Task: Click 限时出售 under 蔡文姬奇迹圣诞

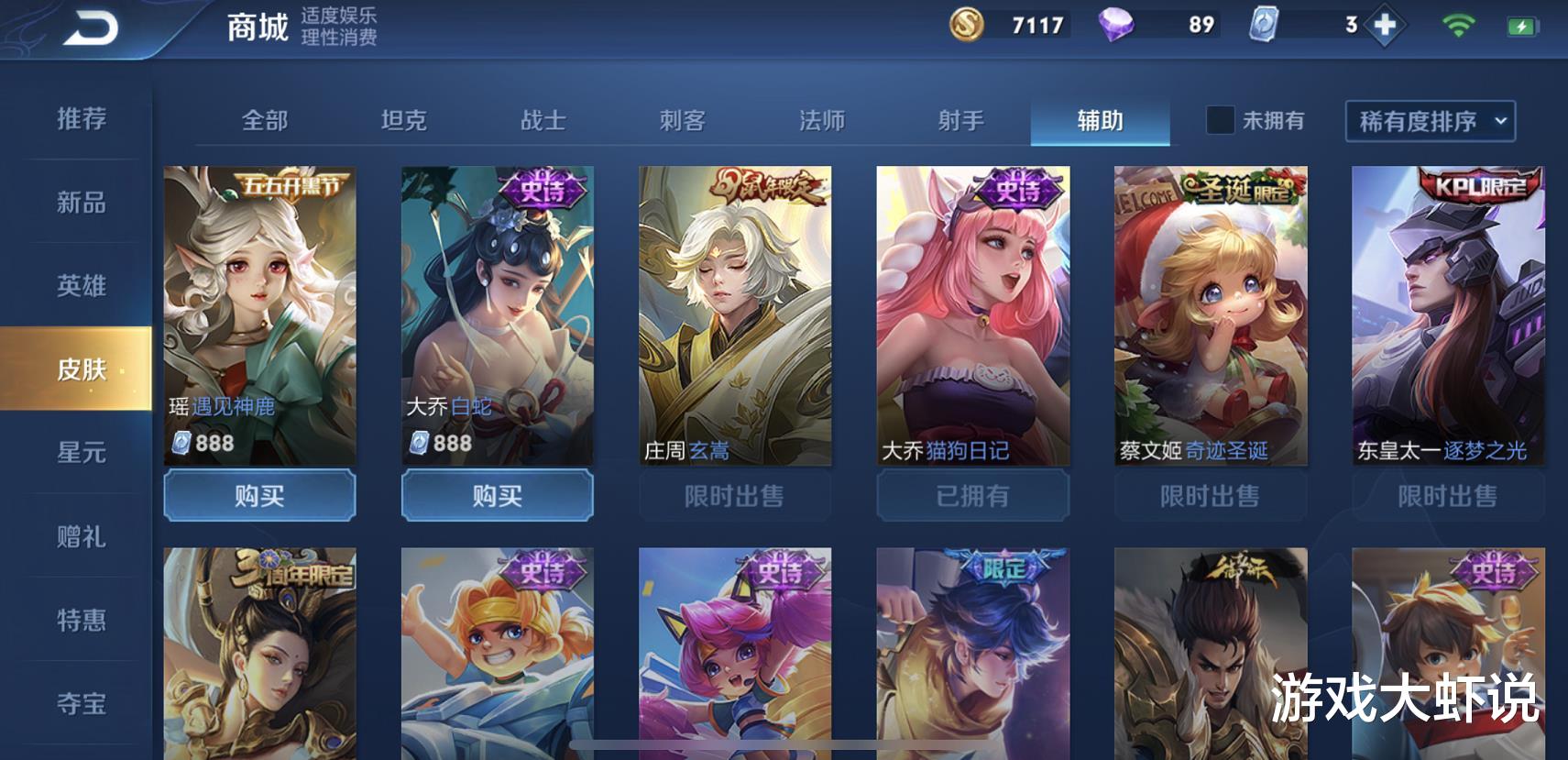Action: 1210,496
